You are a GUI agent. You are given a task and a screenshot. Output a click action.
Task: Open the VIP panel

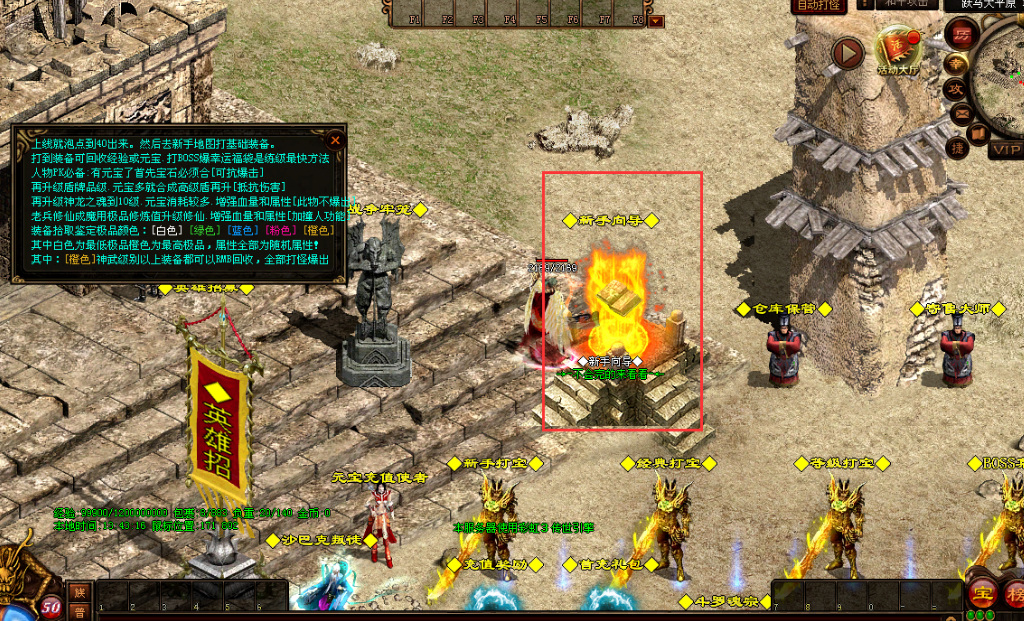[1004, 150]
